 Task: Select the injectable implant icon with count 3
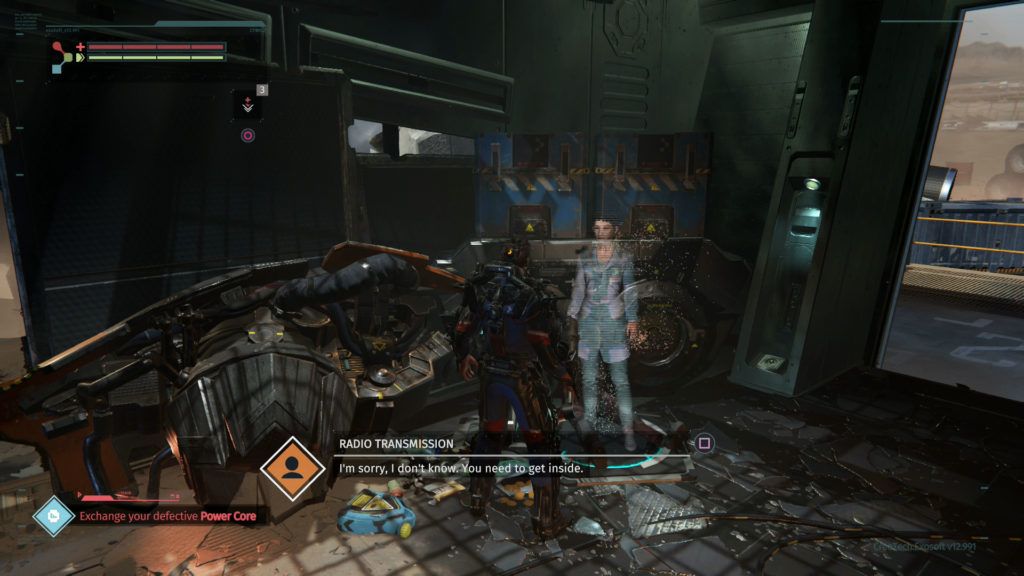coord(248,104)
